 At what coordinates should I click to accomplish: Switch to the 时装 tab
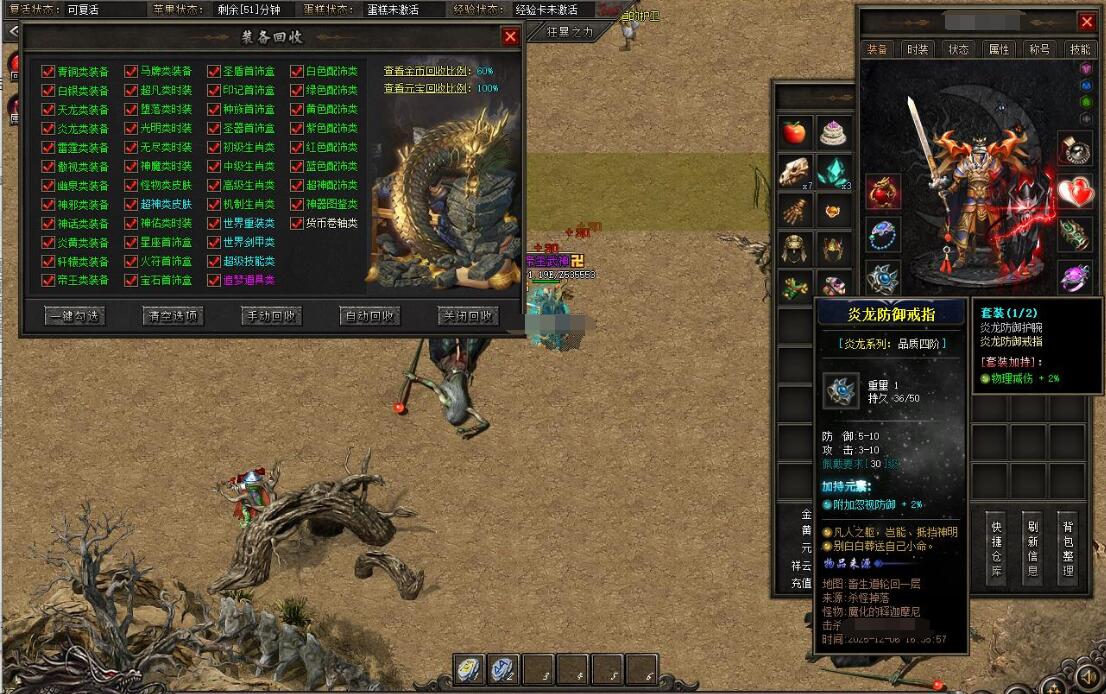click(917, 49)
